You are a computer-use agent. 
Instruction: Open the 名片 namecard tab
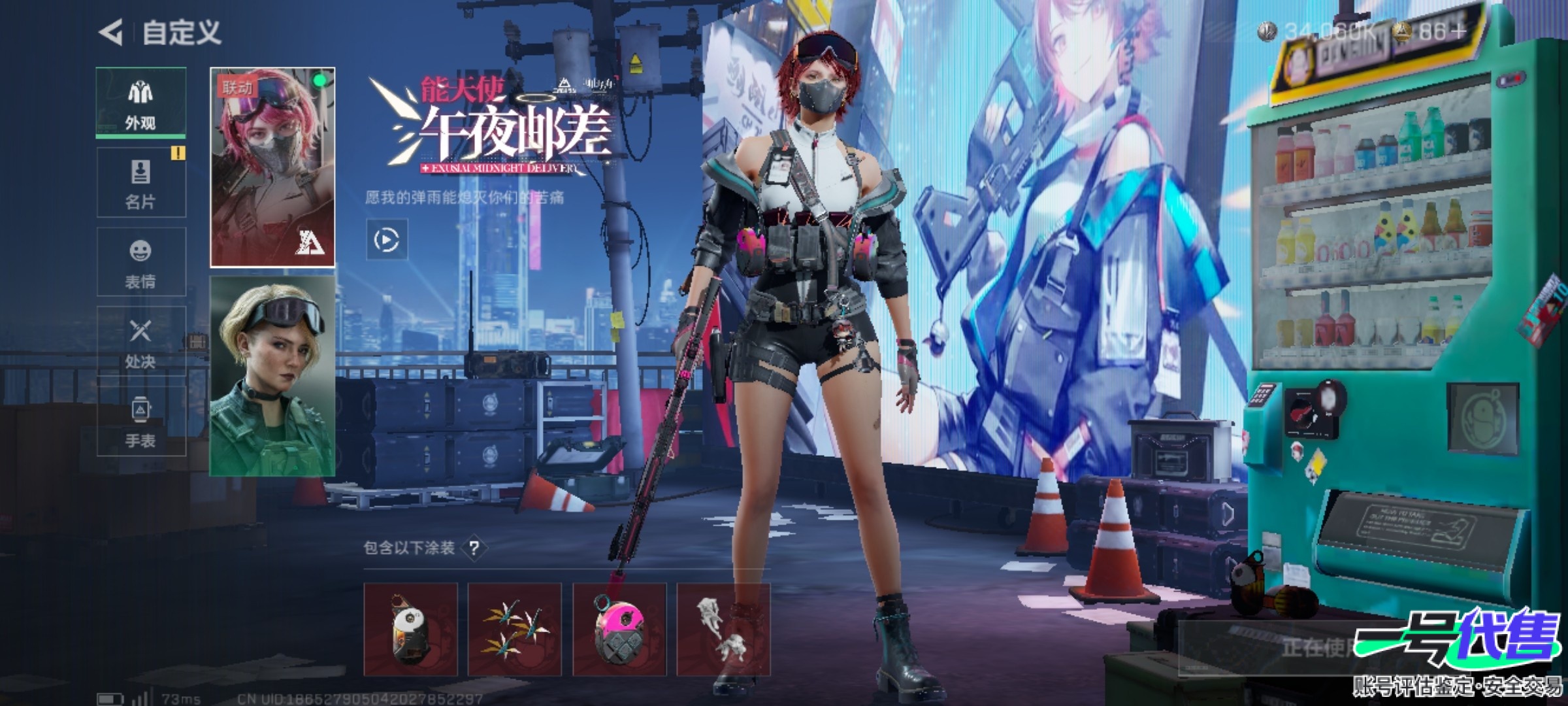(141, 182)
